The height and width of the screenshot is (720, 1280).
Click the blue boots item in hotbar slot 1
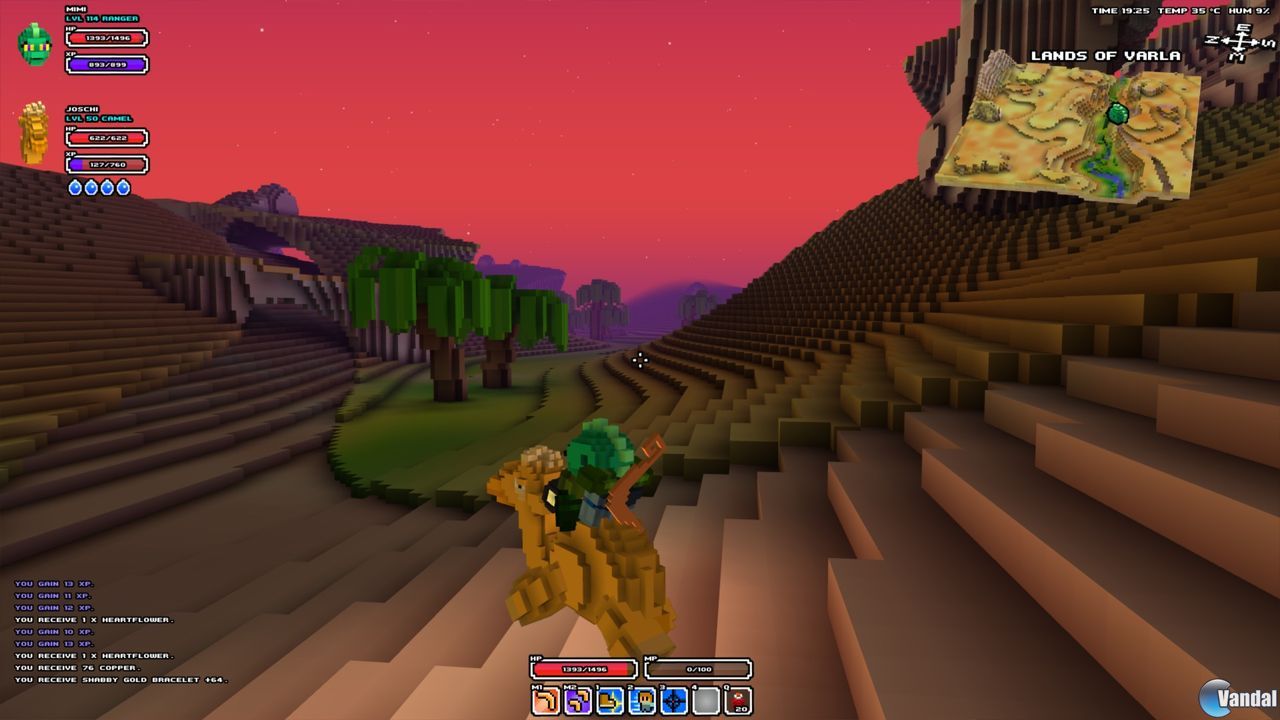coord(609,700)
